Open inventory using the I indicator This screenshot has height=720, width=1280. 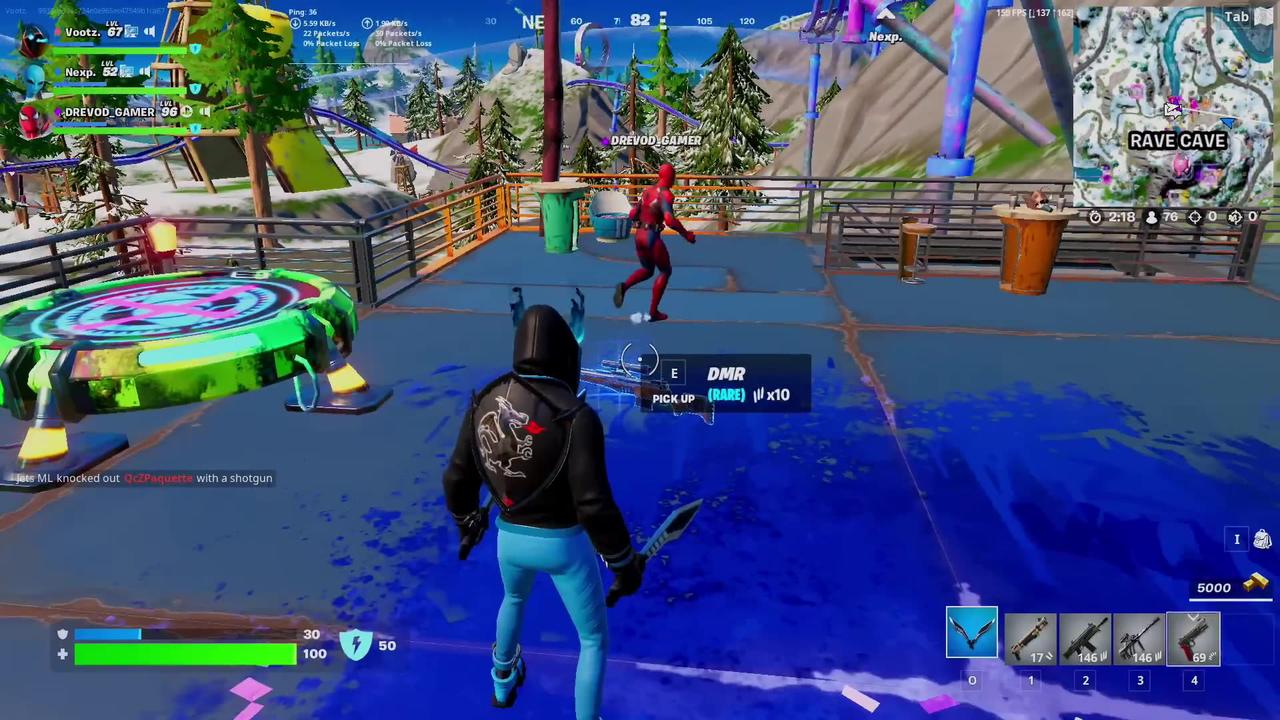tap(1237, 539)
